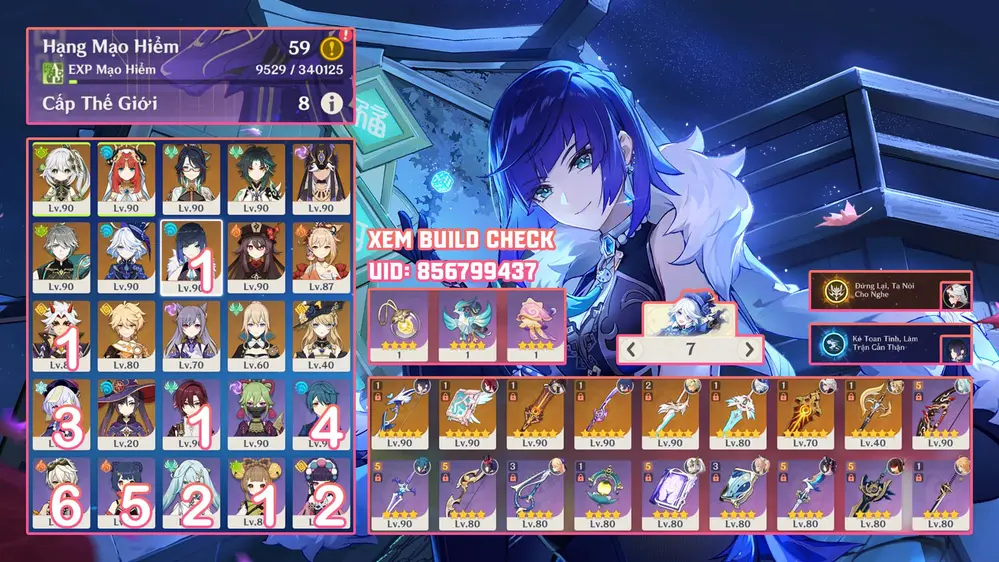
Task: Select Nahida's character portrait
Action: tap(57, 177)
